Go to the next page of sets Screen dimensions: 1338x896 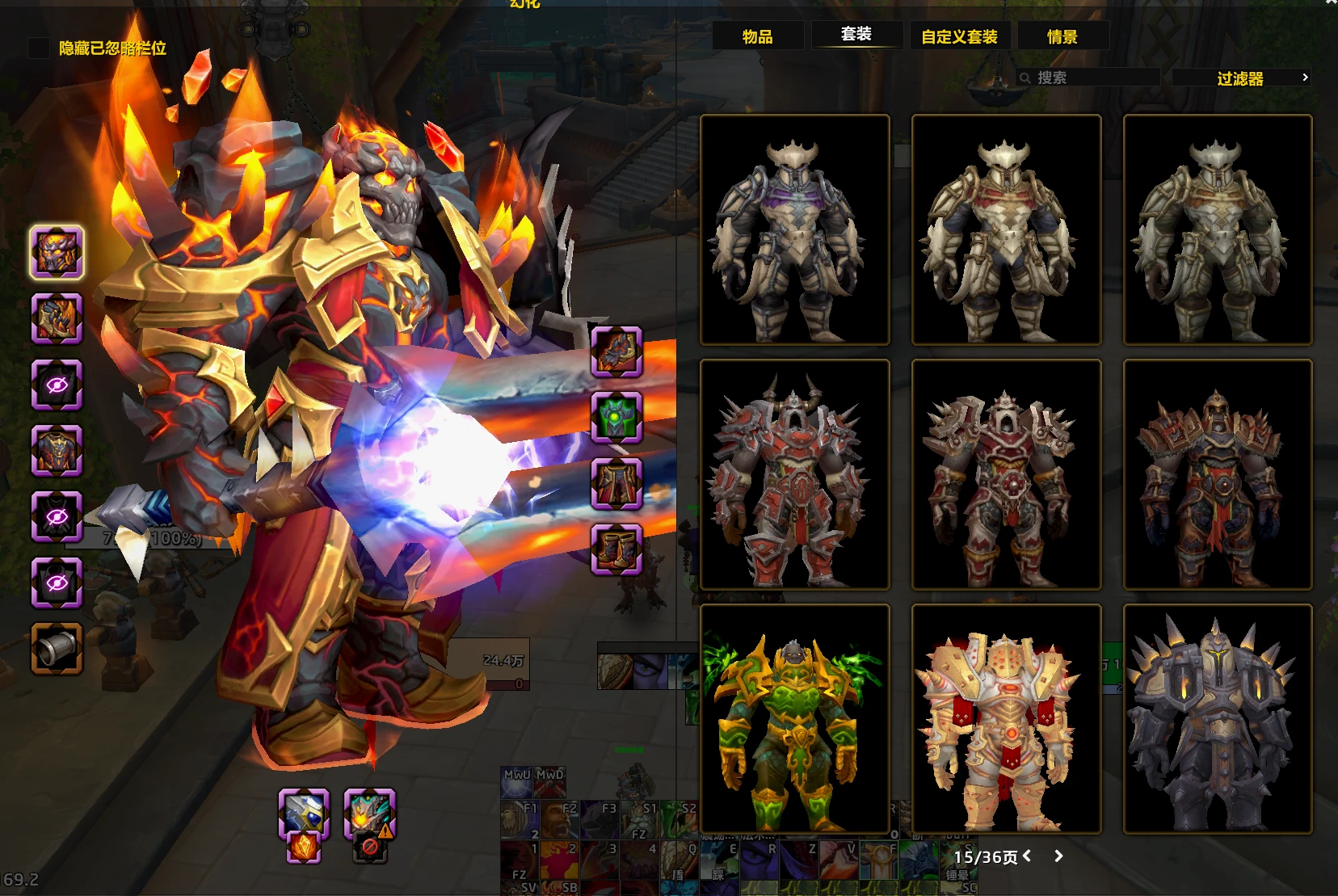[x=1058, y=856]
